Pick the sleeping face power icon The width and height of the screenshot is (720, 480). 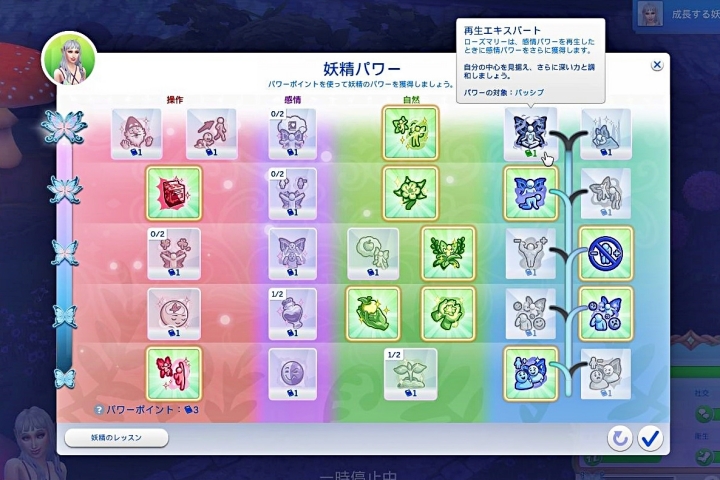click(173, 310)
